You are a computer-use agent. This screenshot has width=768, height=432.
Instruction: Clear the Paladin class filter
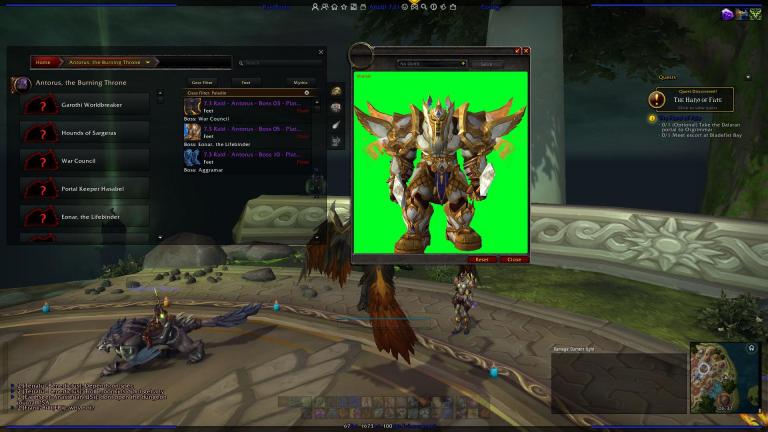point(307,92)
